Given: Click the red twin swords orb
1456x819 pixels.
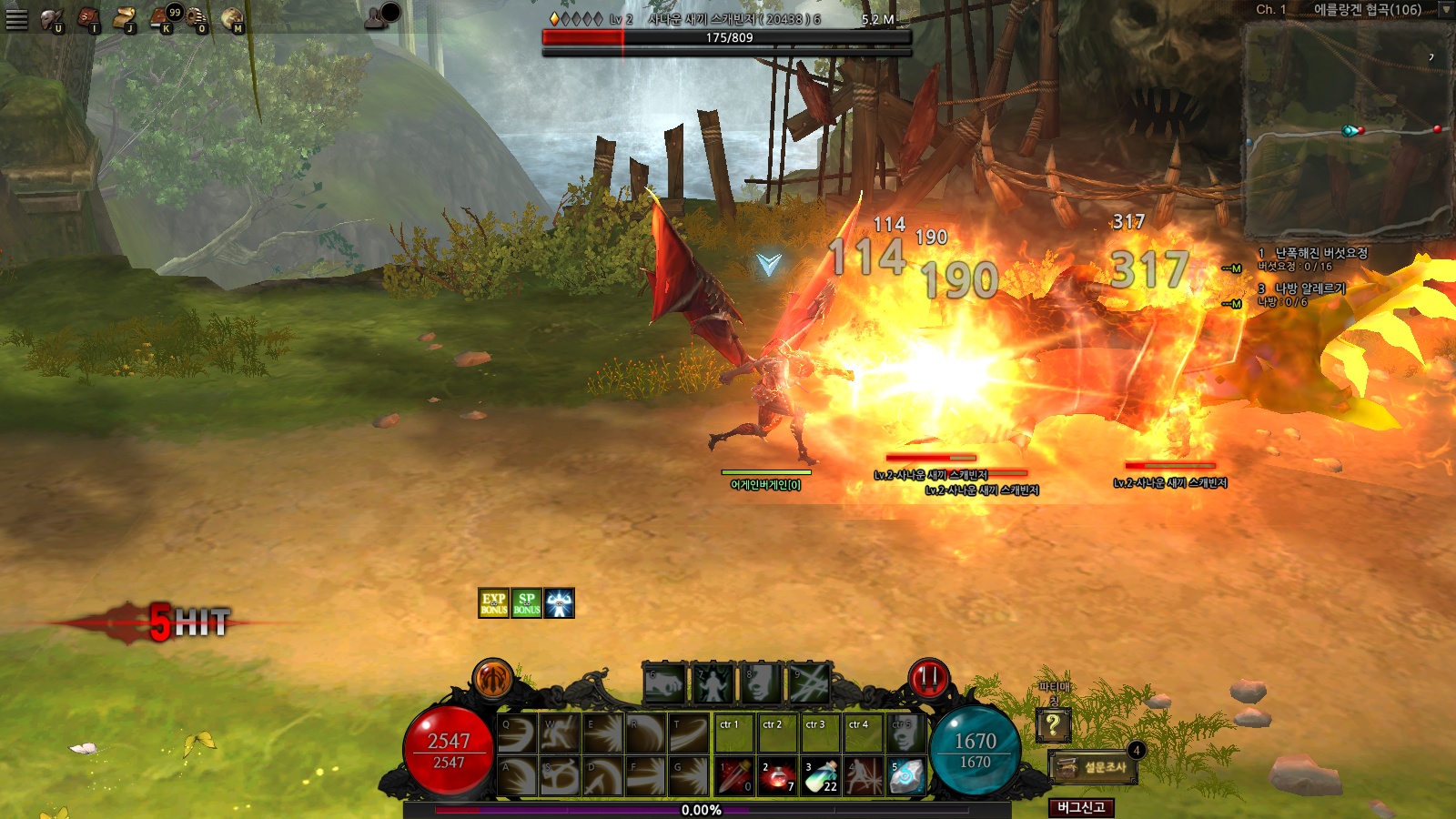Looking at the screenshot, I should click(x=929, y=679).
